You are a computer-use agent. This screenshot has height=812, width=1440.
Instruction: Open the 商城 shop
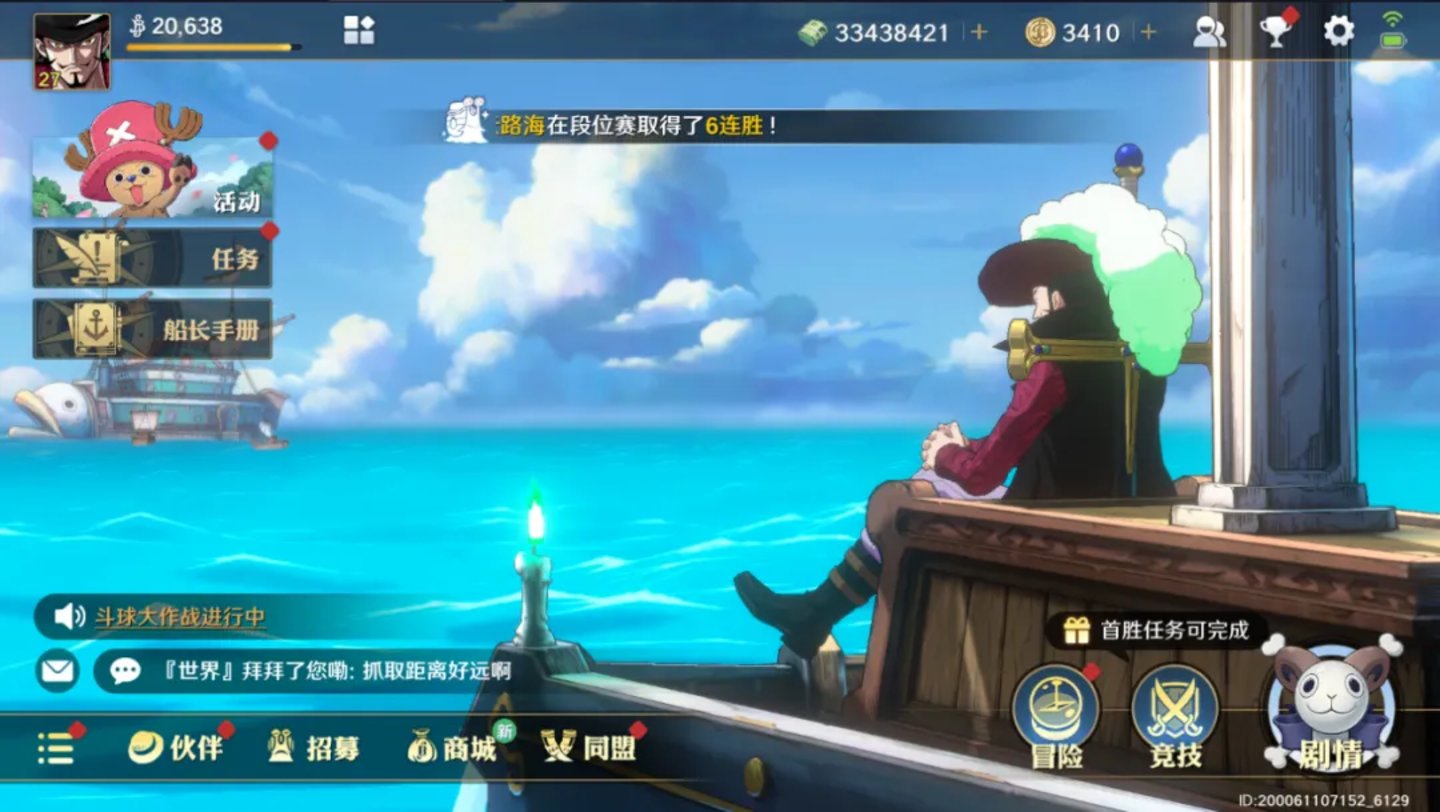453,747
